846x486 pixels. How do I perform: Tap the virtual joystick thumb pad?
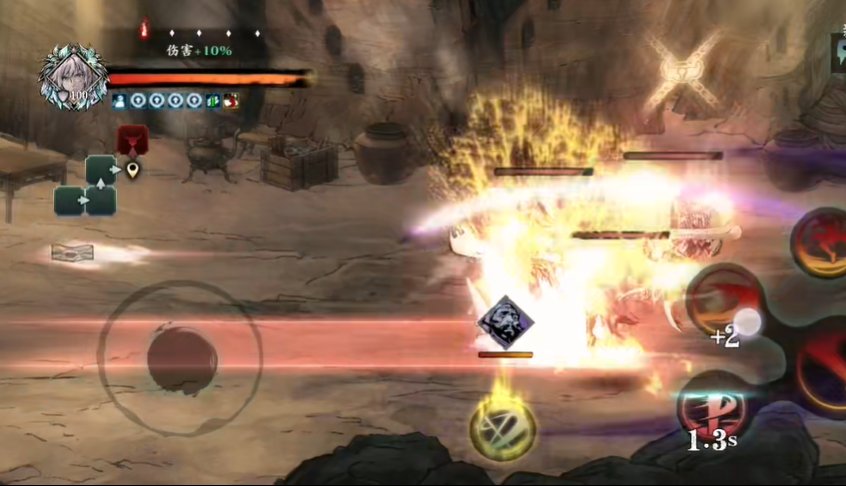coord(182,358)
